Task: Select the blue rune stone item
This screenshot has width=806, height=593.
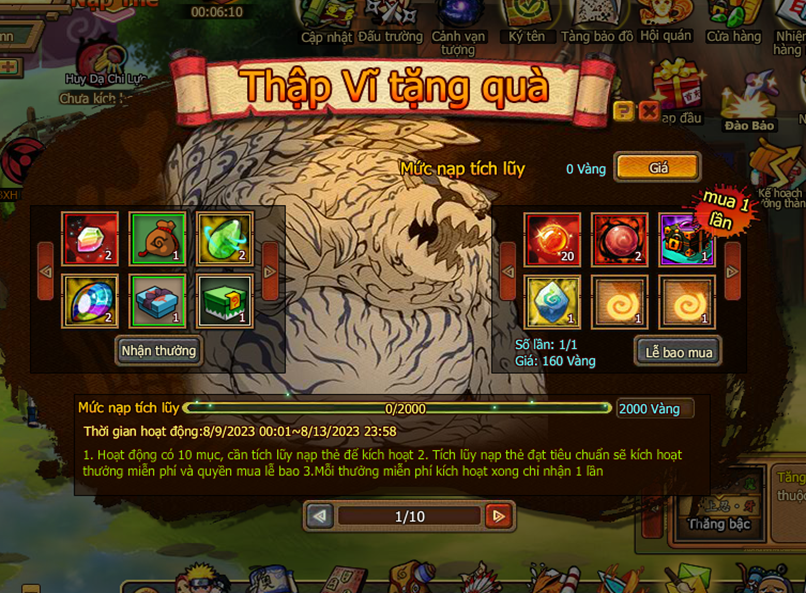Action: [553, 301]
